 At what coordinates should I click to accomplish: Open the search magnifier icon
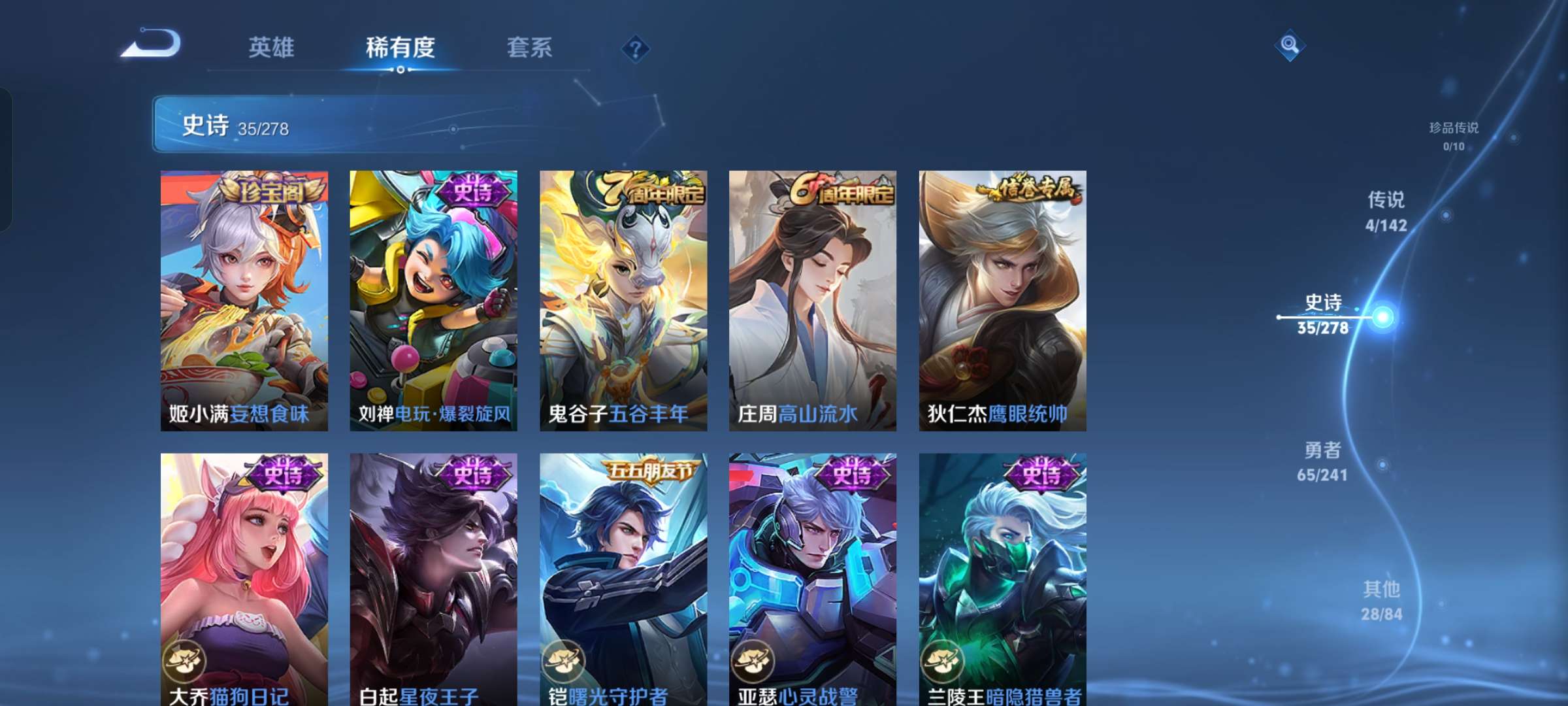point(1290,46)
